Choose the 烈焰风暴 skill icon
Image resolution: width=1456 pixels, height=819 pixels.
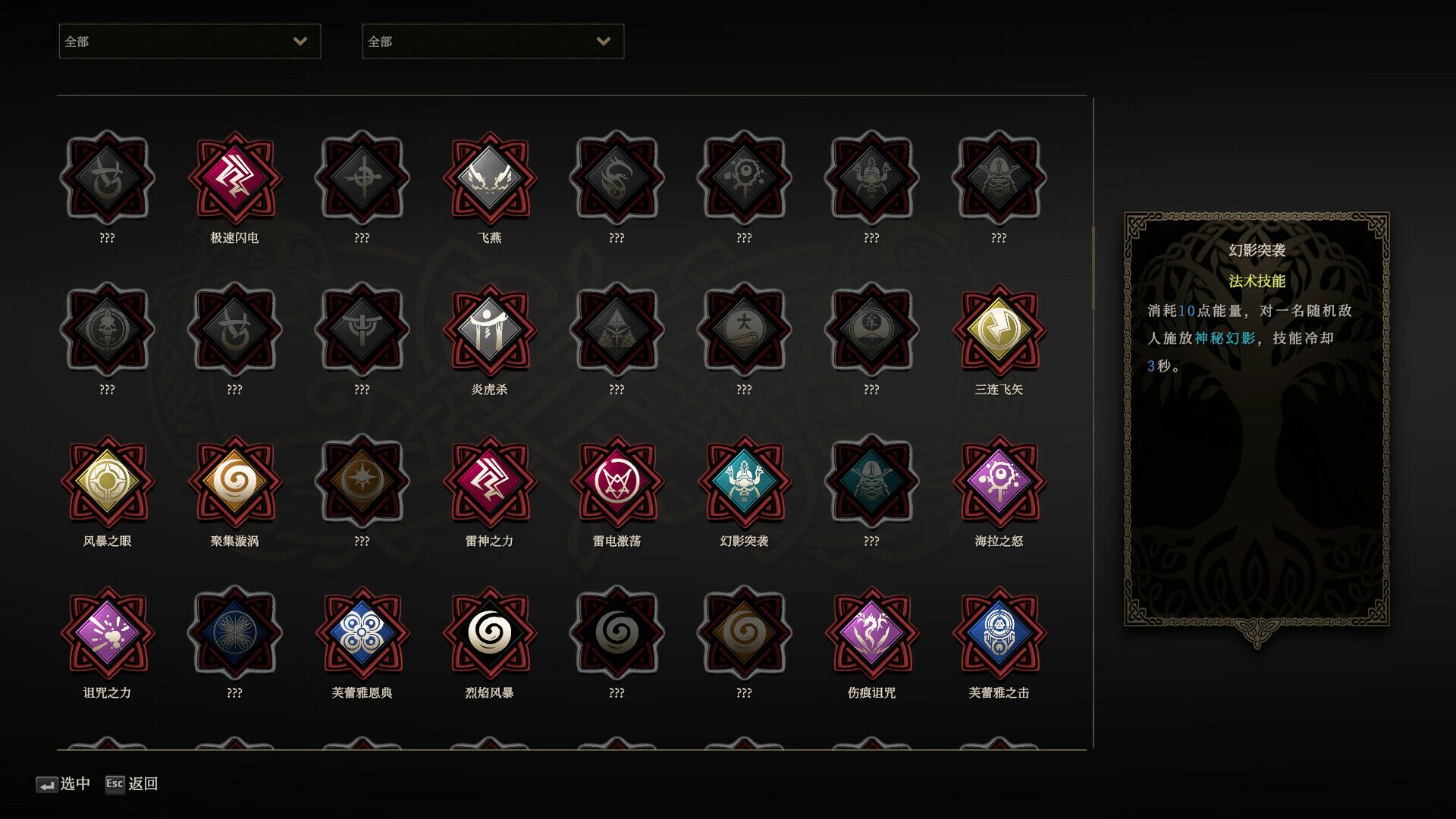pos(489,633)
